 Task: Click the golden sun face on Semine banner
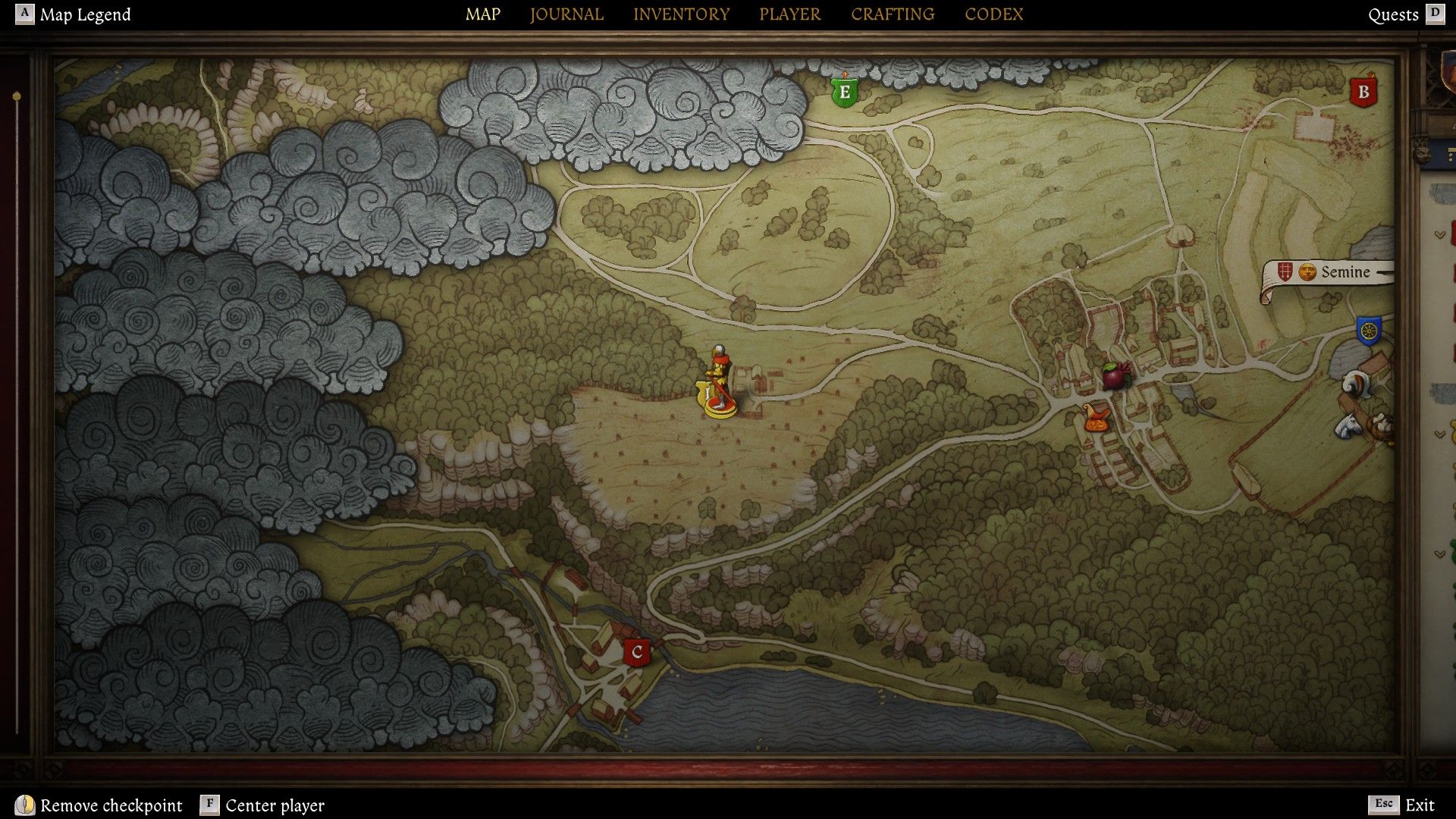[x=1306, y=271]
